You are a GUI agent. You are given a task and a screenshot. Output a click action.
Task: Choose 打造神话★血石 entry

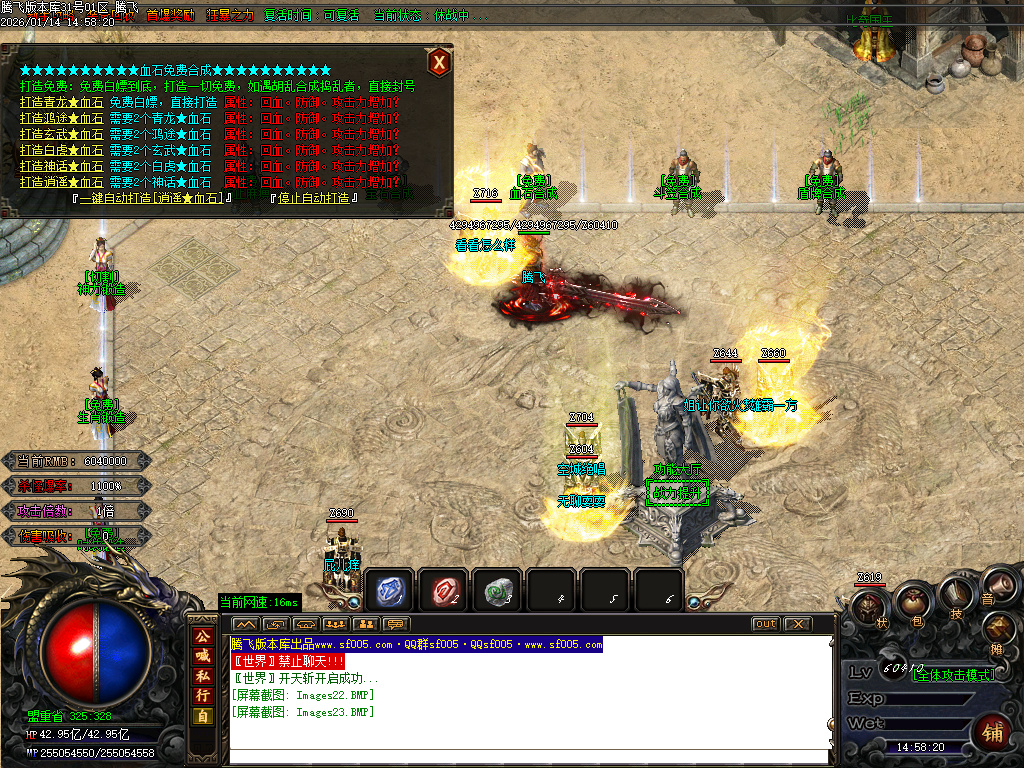[x=61, y=166]
